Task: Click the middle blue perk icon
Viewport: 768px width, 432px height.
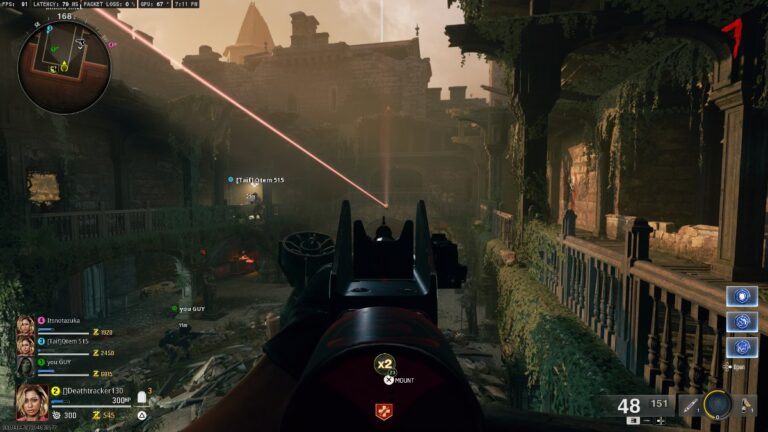Action: point(742,322)
